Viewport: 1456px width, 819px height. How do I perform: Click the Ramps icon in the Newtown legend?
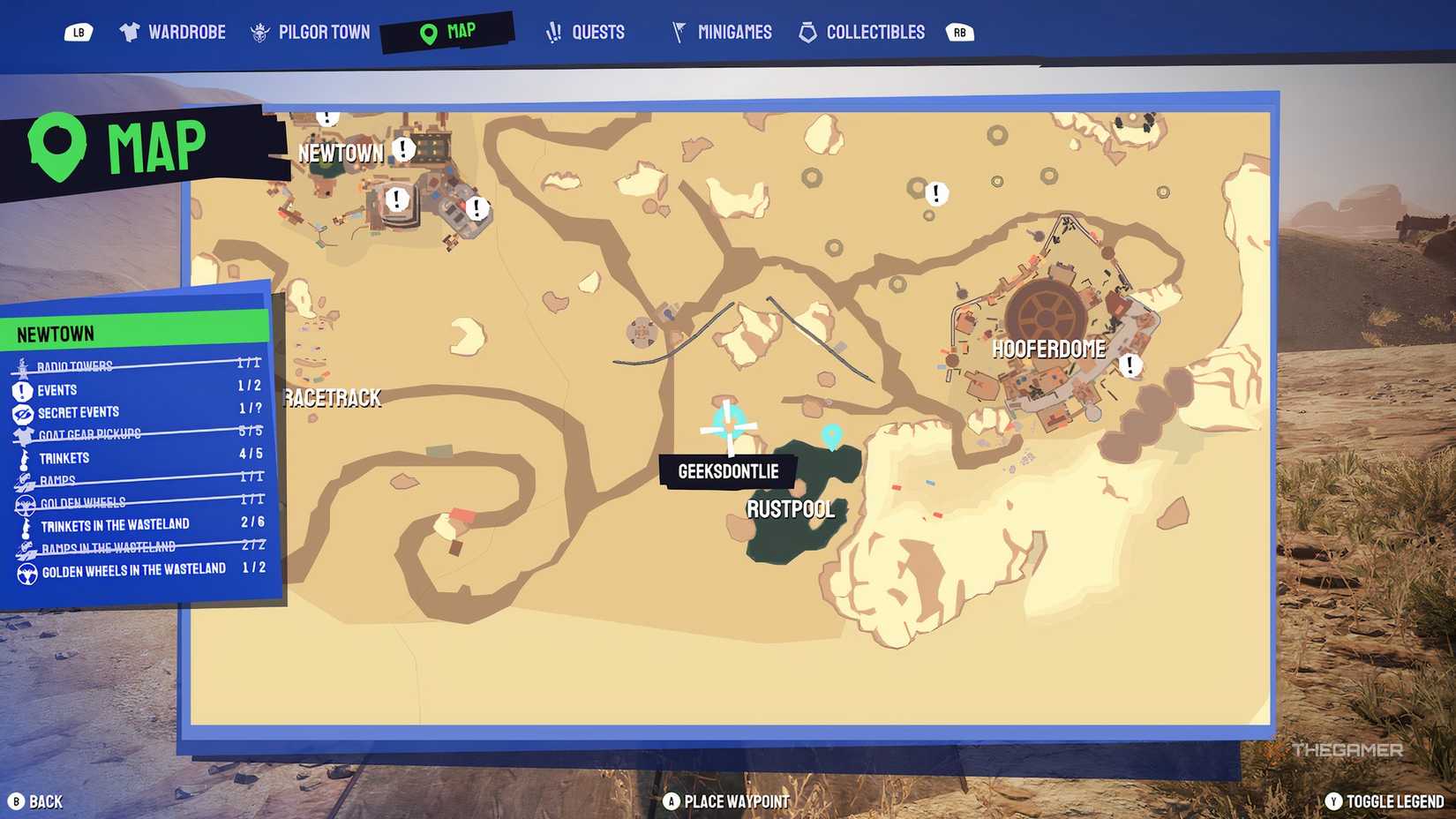[x=25, y=480]
